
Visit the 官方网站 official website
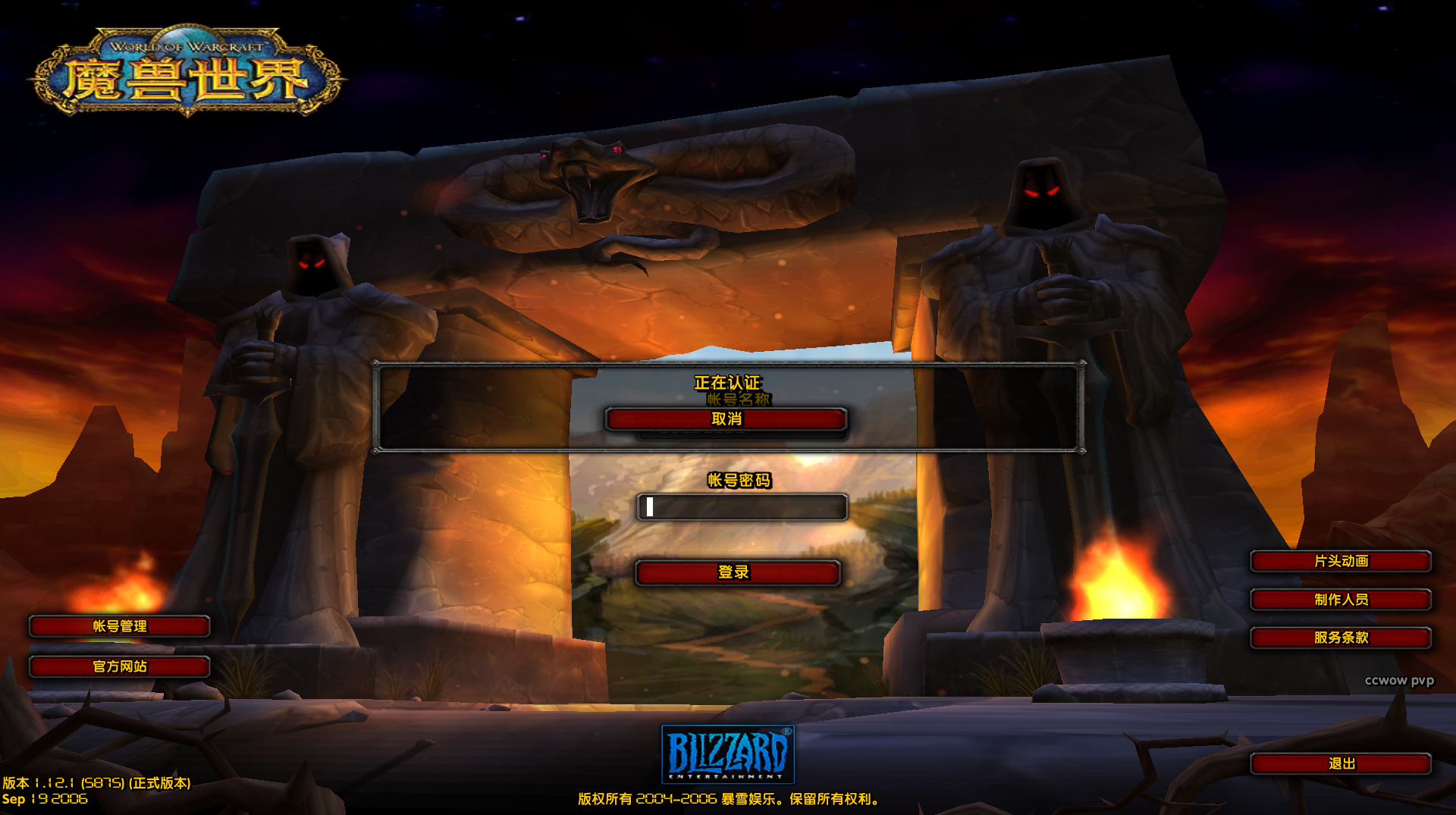(x=119, y=666)
